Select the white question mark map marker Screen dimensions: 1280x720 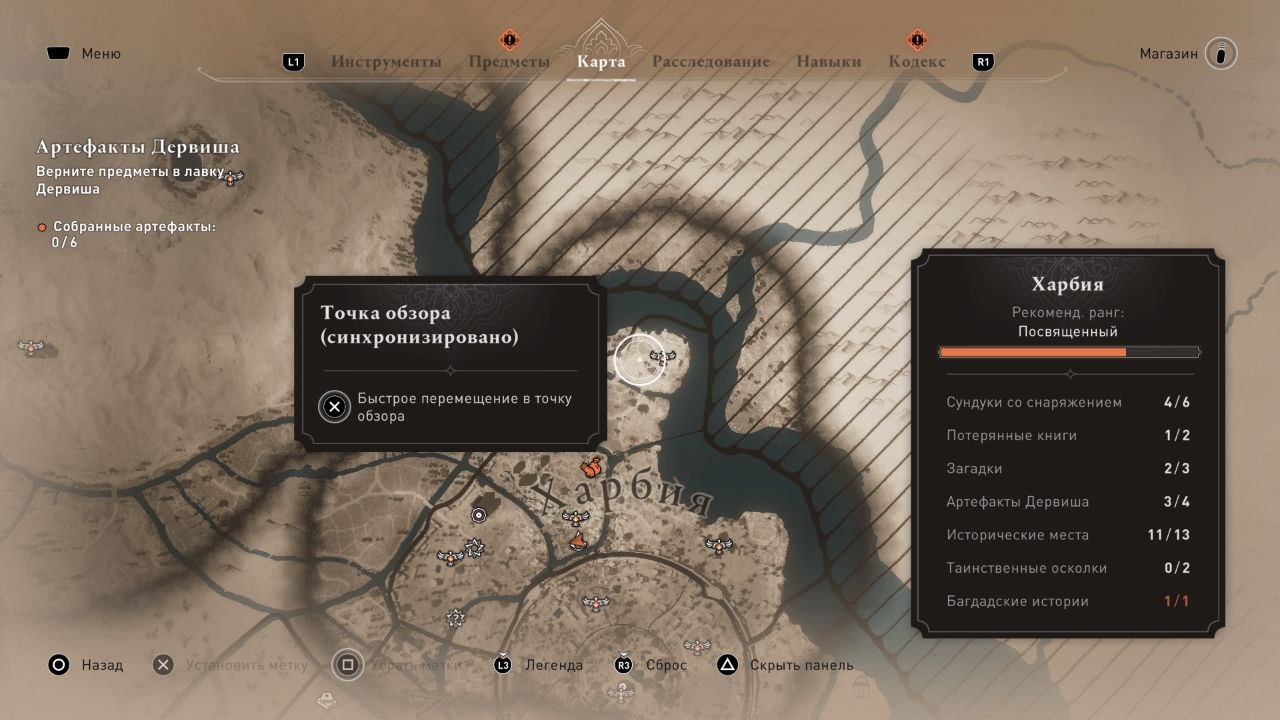point(456,618)
